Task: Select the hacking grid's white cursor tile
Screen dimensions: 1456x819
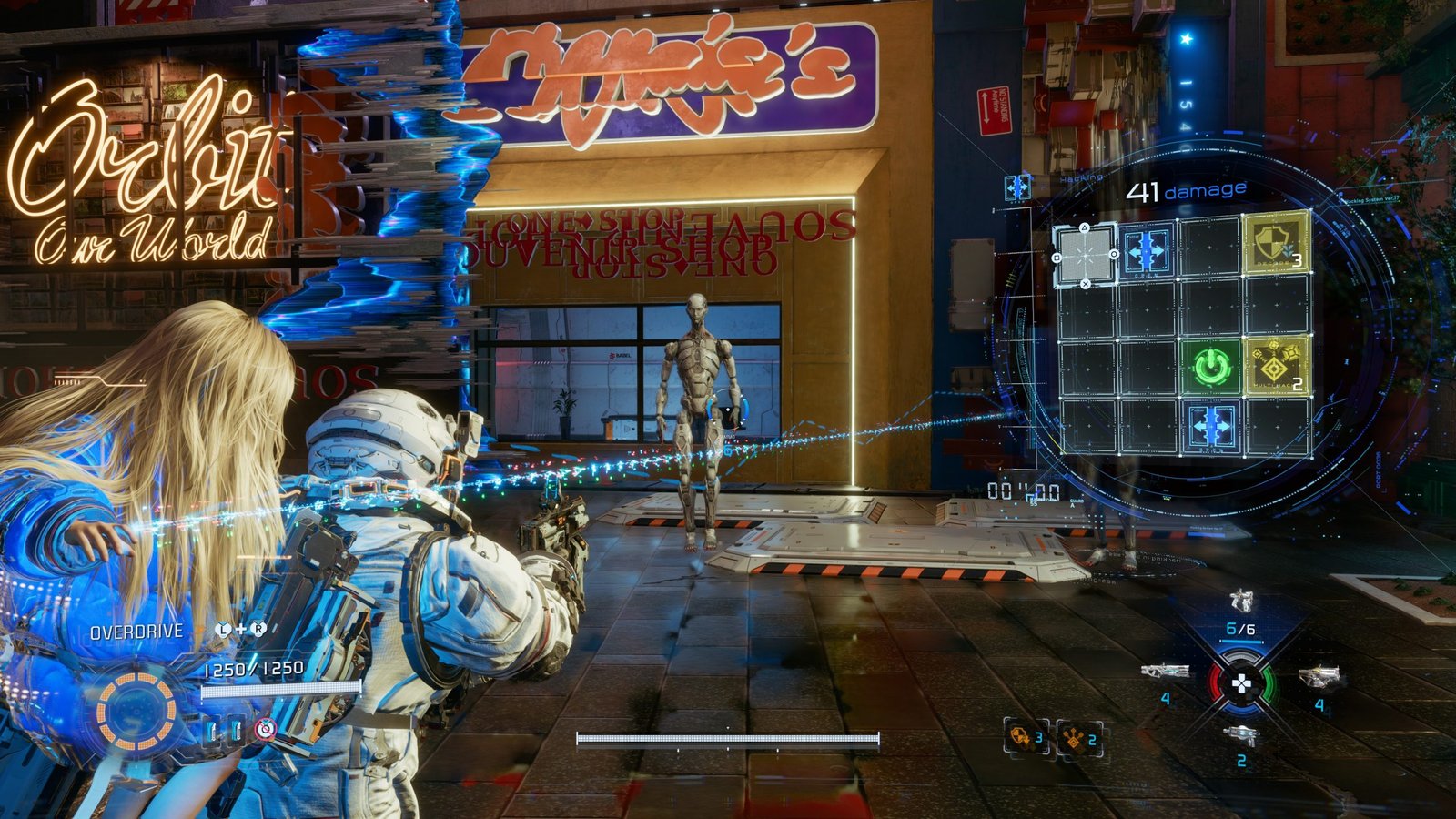Action: tap(1085, 254)
